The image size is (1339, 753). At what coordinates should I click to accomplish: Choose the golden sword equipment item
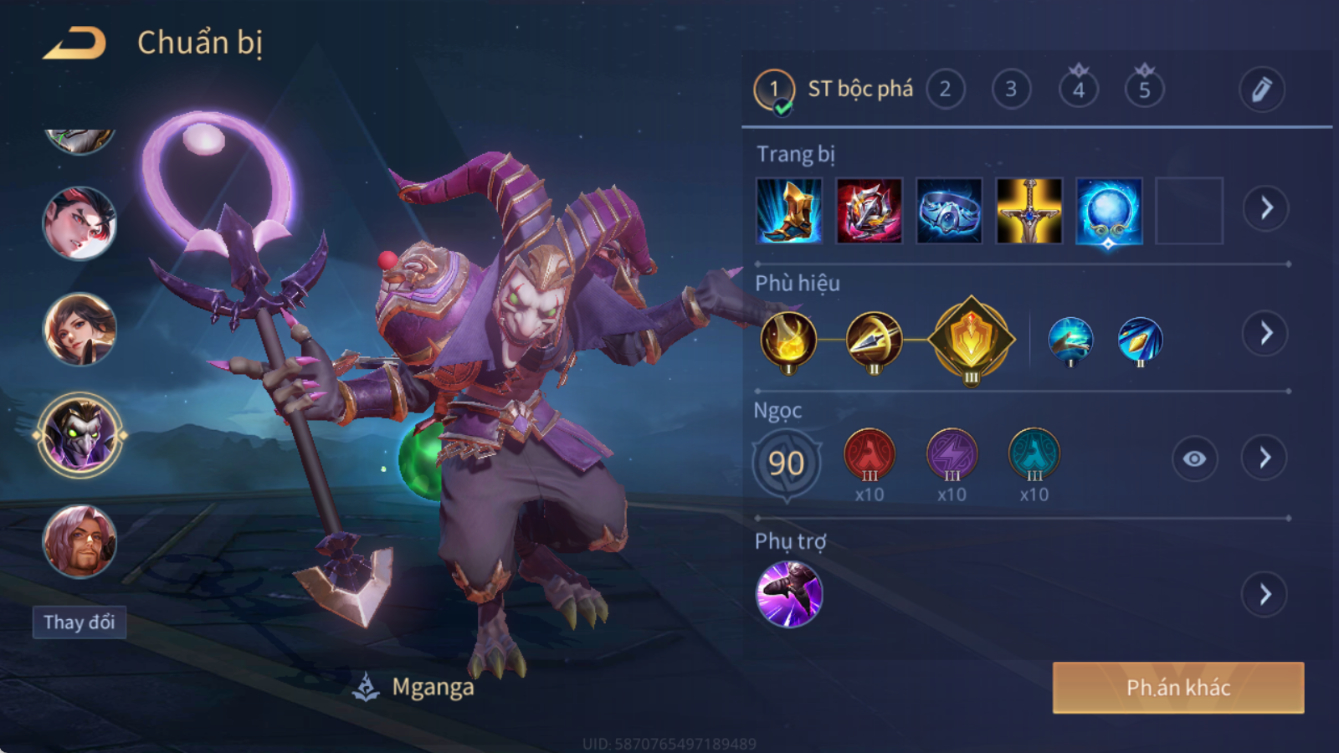pos(1029,211)
